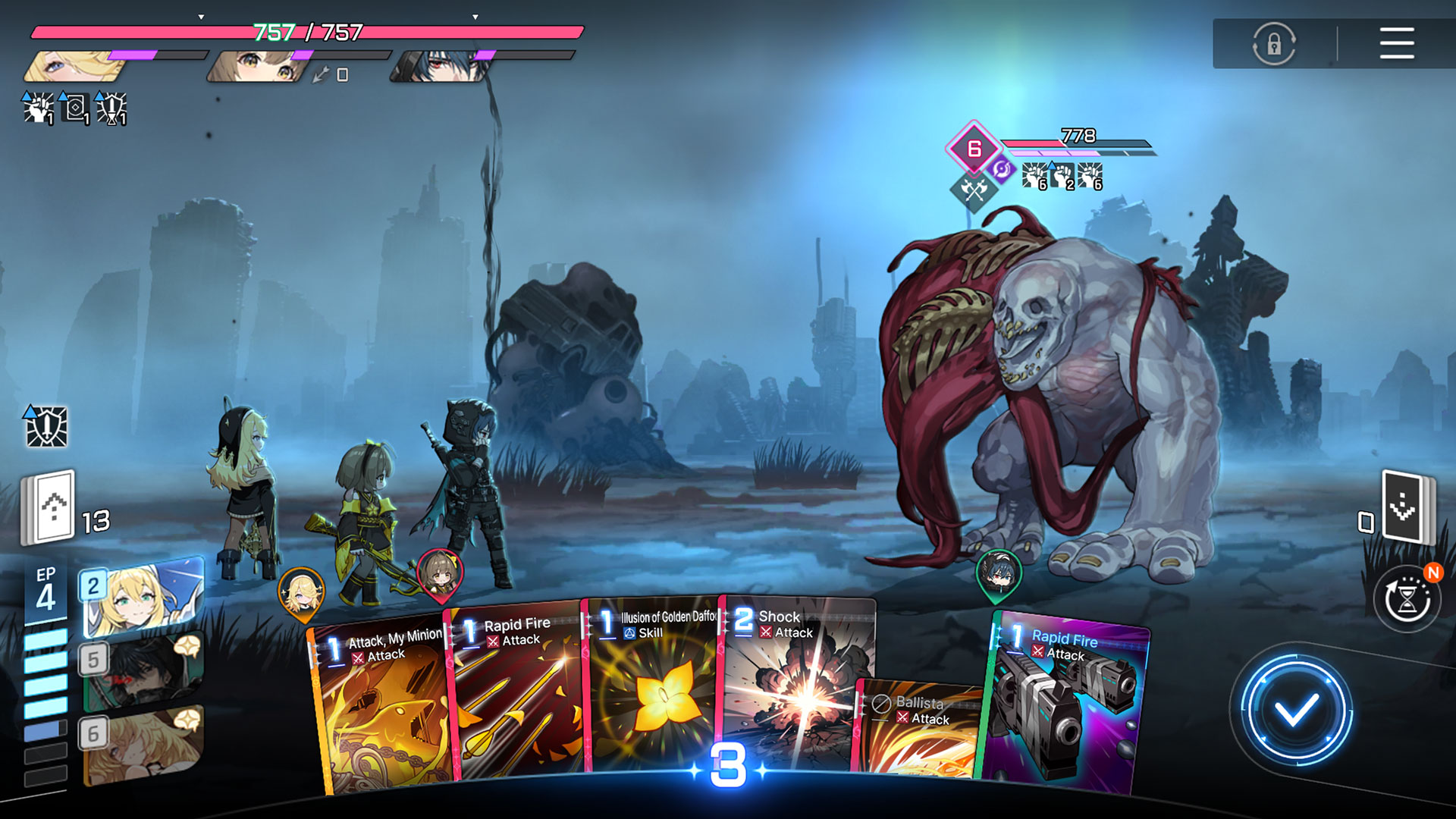Activate the hourglass timer button
Viewport: 1456px width, 819px height.
(1407, 601)
